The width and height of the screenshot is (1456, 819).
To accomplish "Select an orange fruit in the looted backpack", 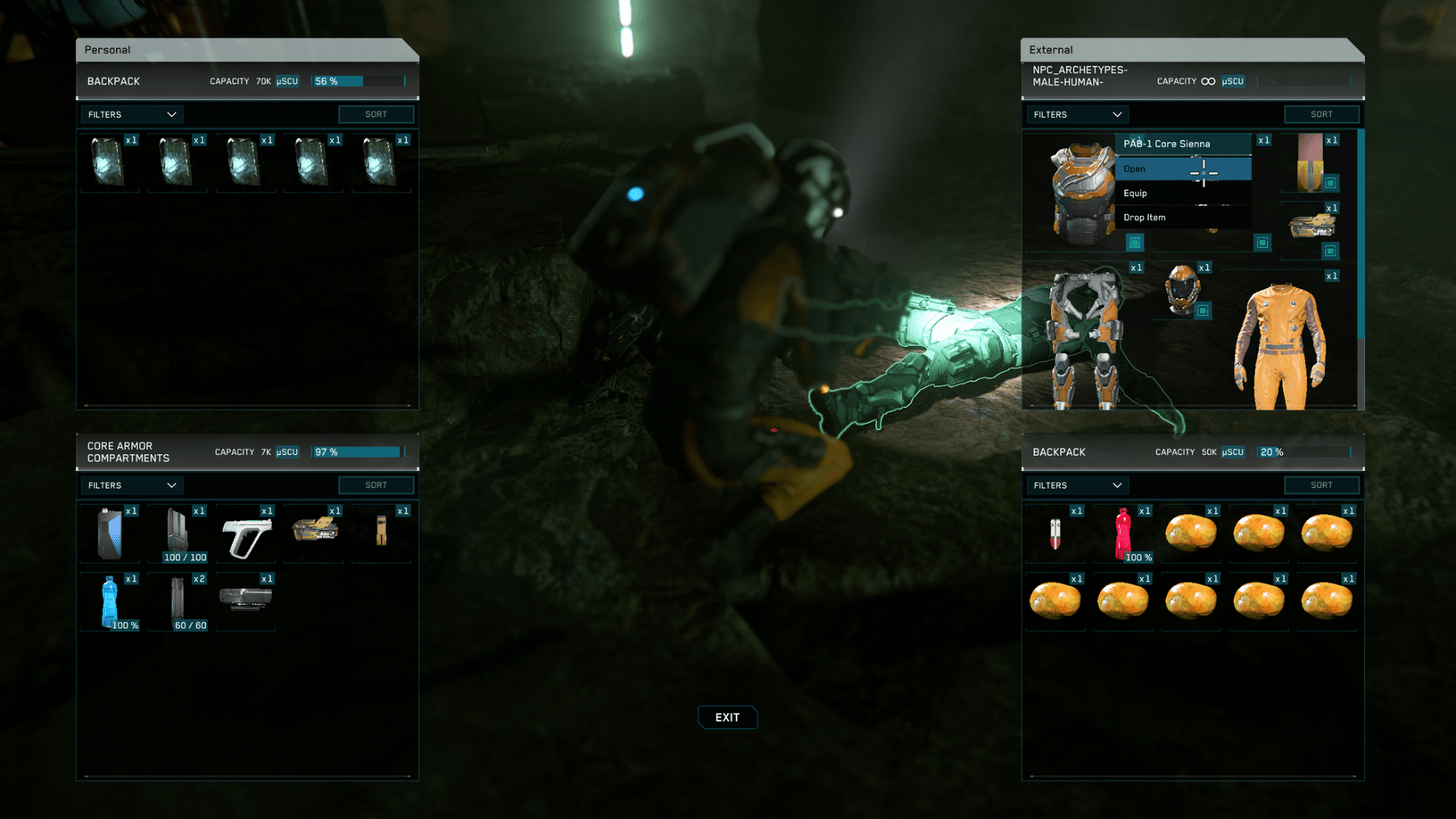I will coord(1190,533).
